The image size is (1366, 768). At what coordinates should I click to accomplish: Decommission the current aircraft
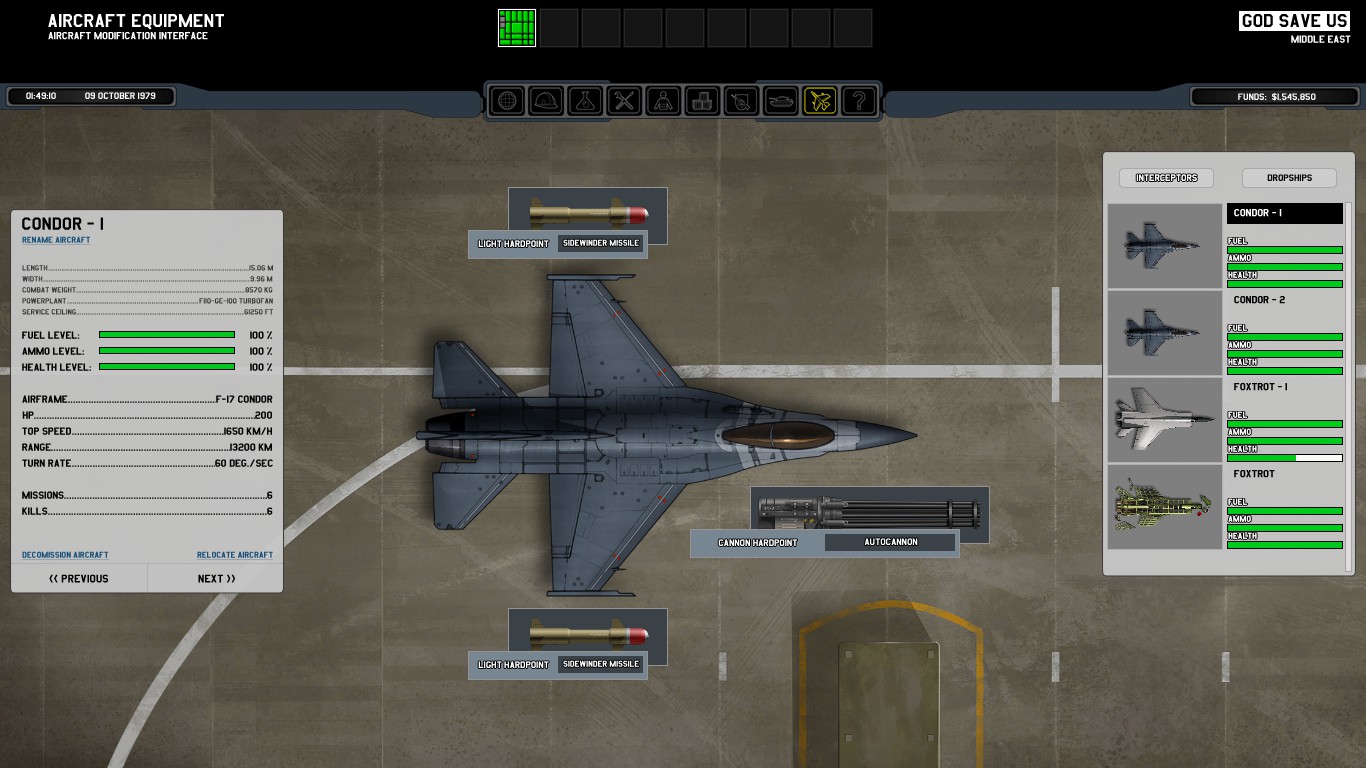click(x=65, y=555)
